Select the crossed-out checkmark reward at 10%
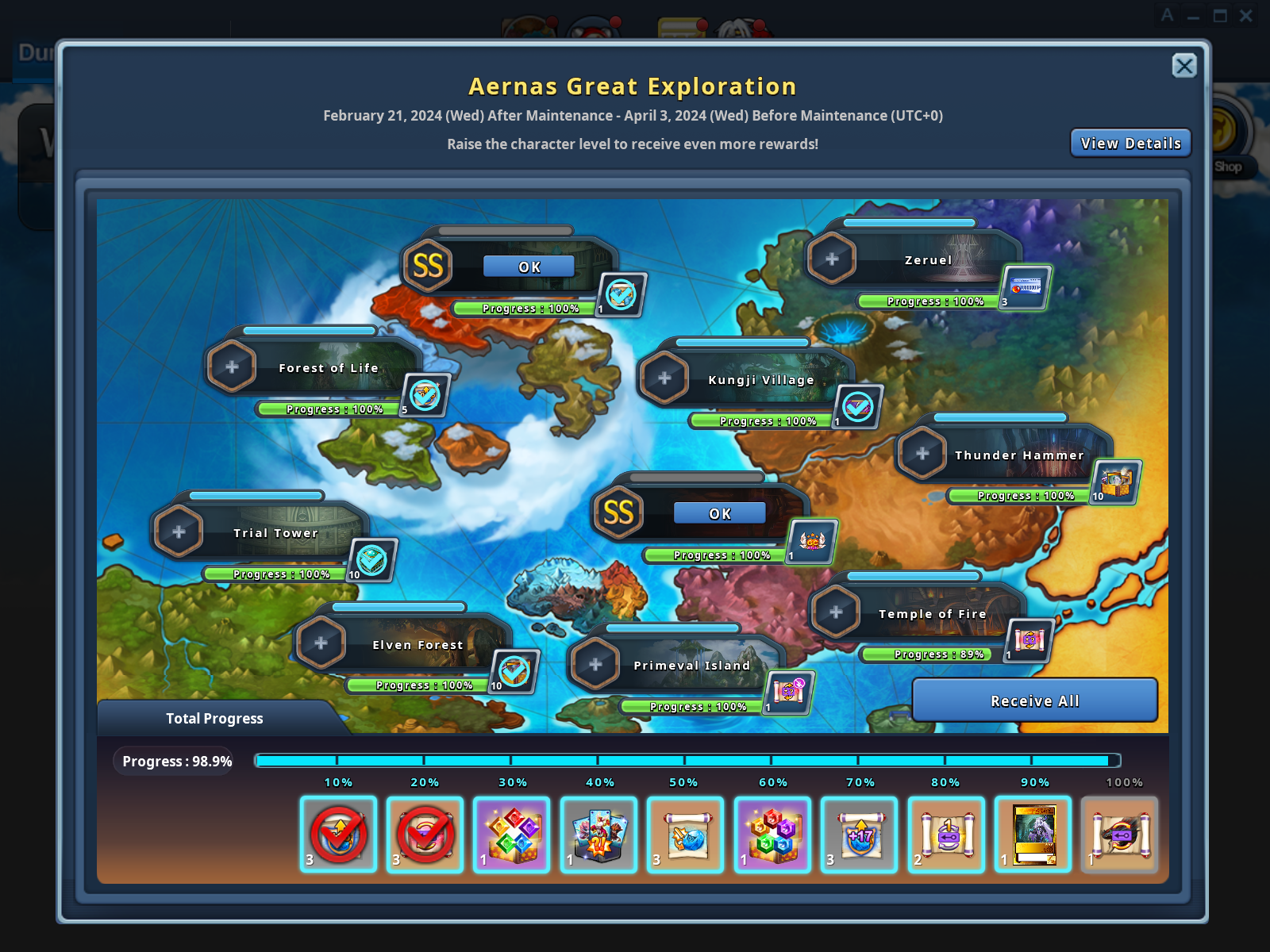Viewport: 1270px width, 952px height. click(338, 834)
